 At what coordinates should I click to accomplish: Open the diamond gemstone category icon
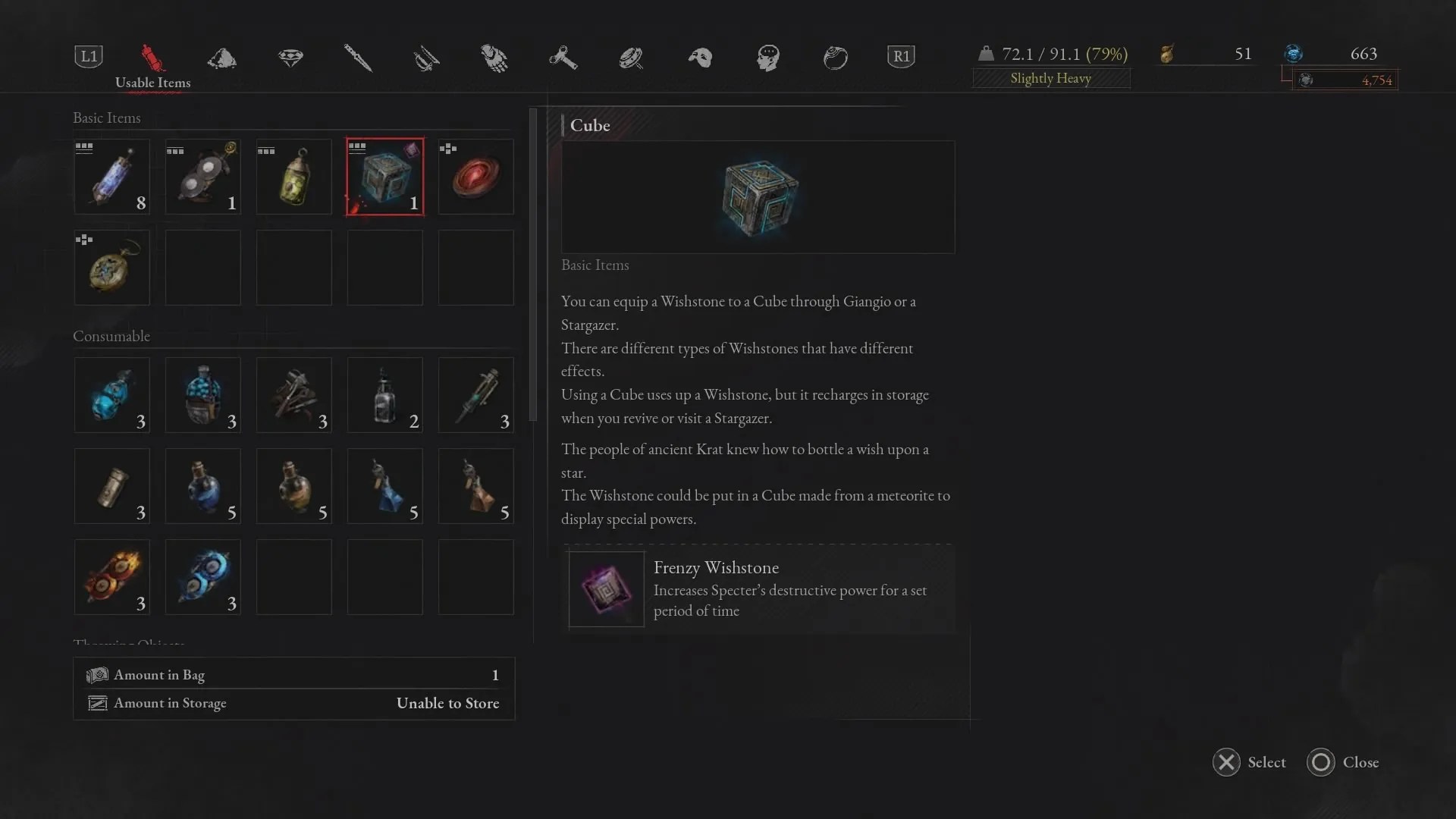[x=290, y=58]
